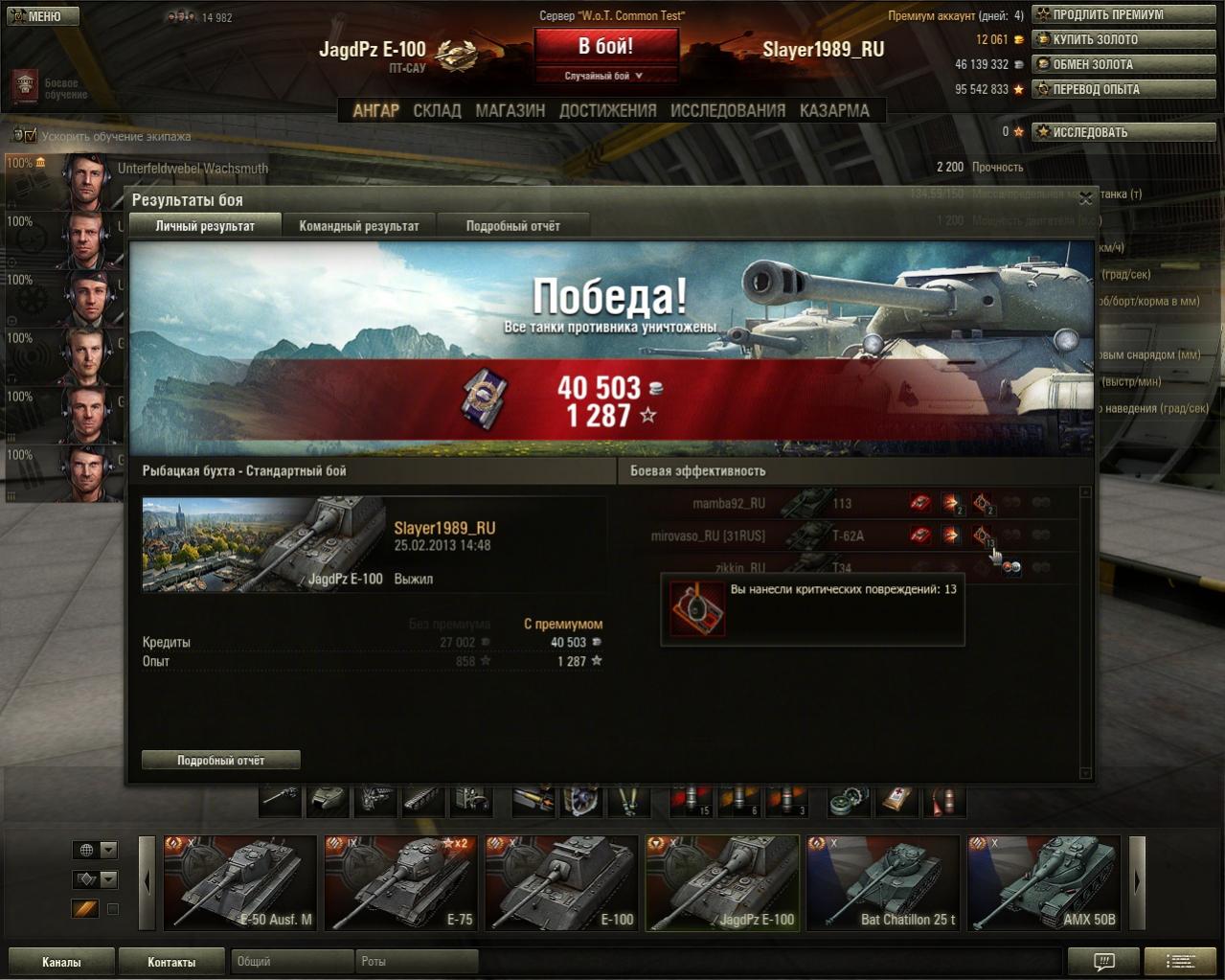
Task: Open the ИССЛЕДОВАНИЯ section
Action: tap(727, 111)
